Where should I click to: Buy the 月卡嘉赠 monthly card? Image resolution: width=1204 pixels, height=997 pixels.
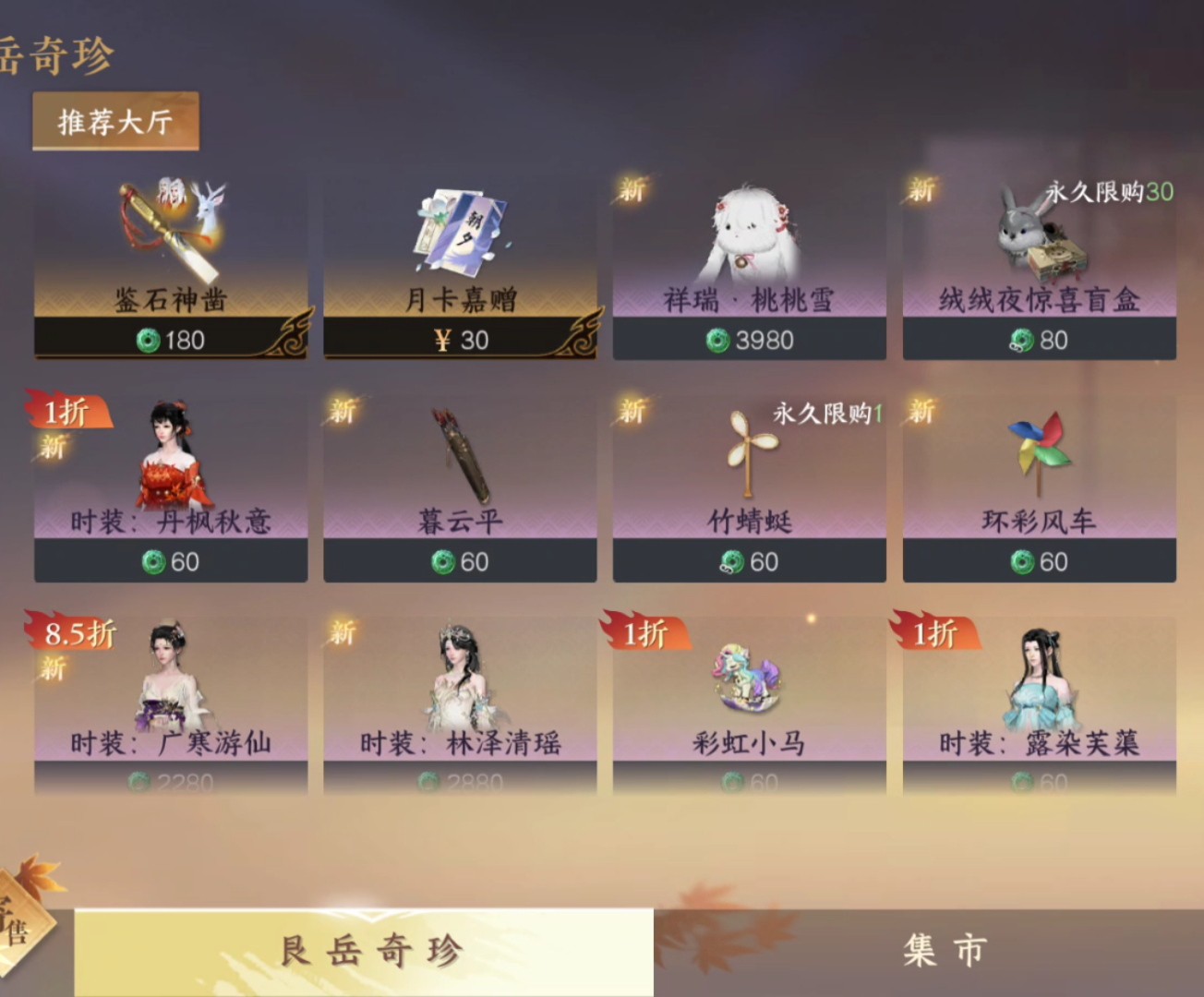pos(460,268)
